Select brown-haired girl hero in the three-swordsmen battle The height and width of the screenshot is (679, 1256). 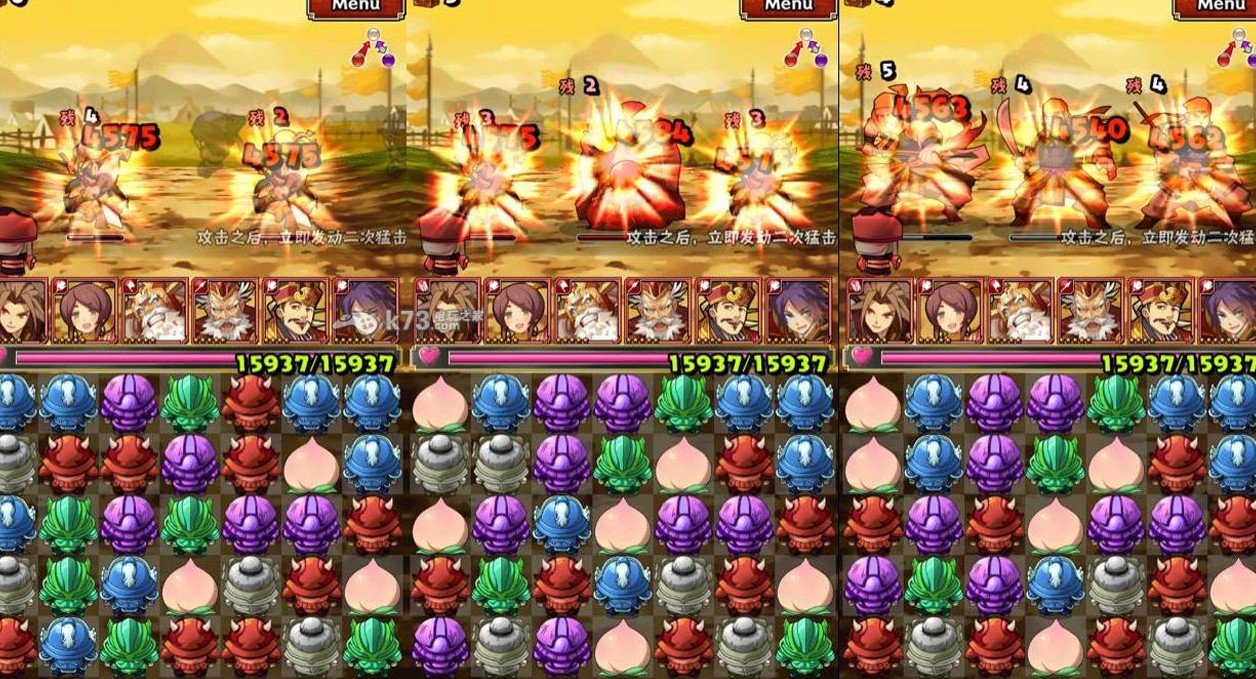[x=949, y=311]
